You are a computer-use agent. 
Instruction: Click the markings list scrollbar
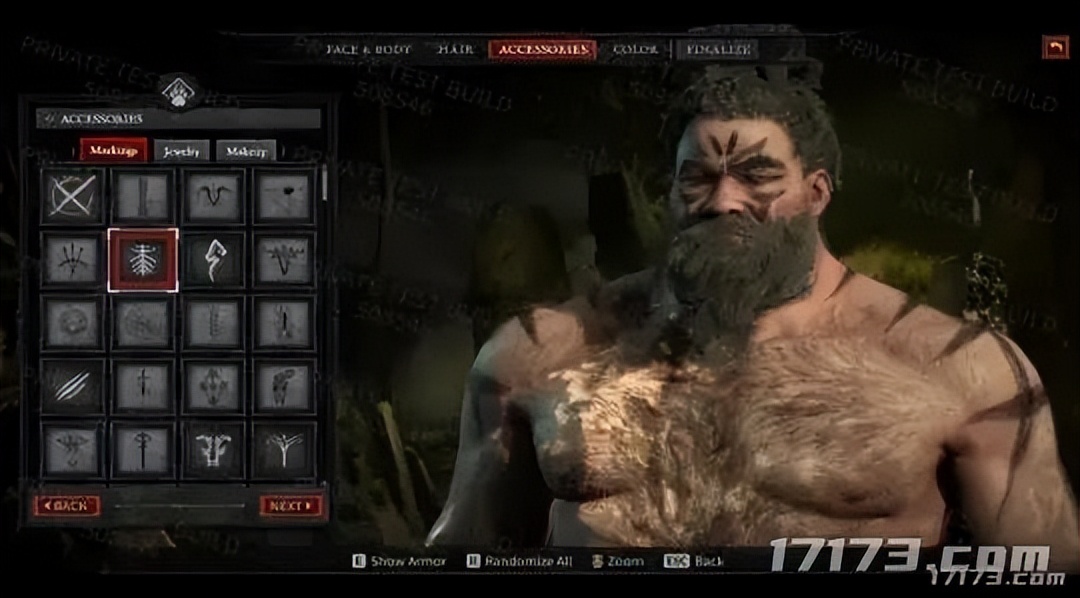click(324, 185)
